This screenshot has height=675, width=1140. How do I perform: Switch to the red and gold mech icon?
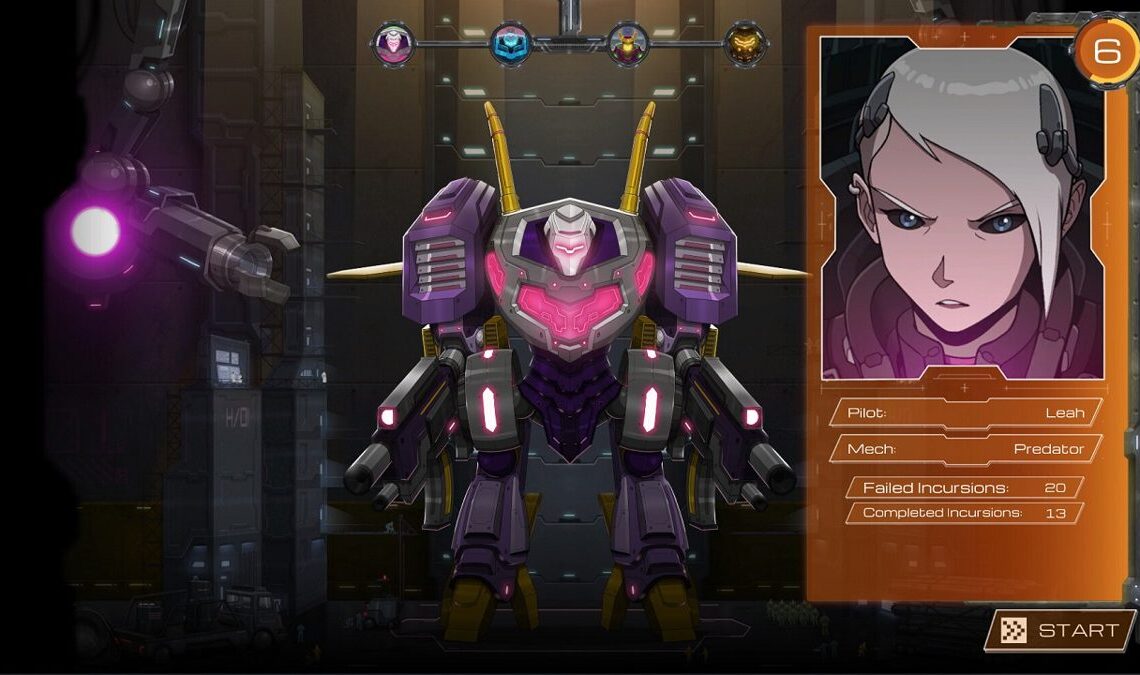[628, 44]
